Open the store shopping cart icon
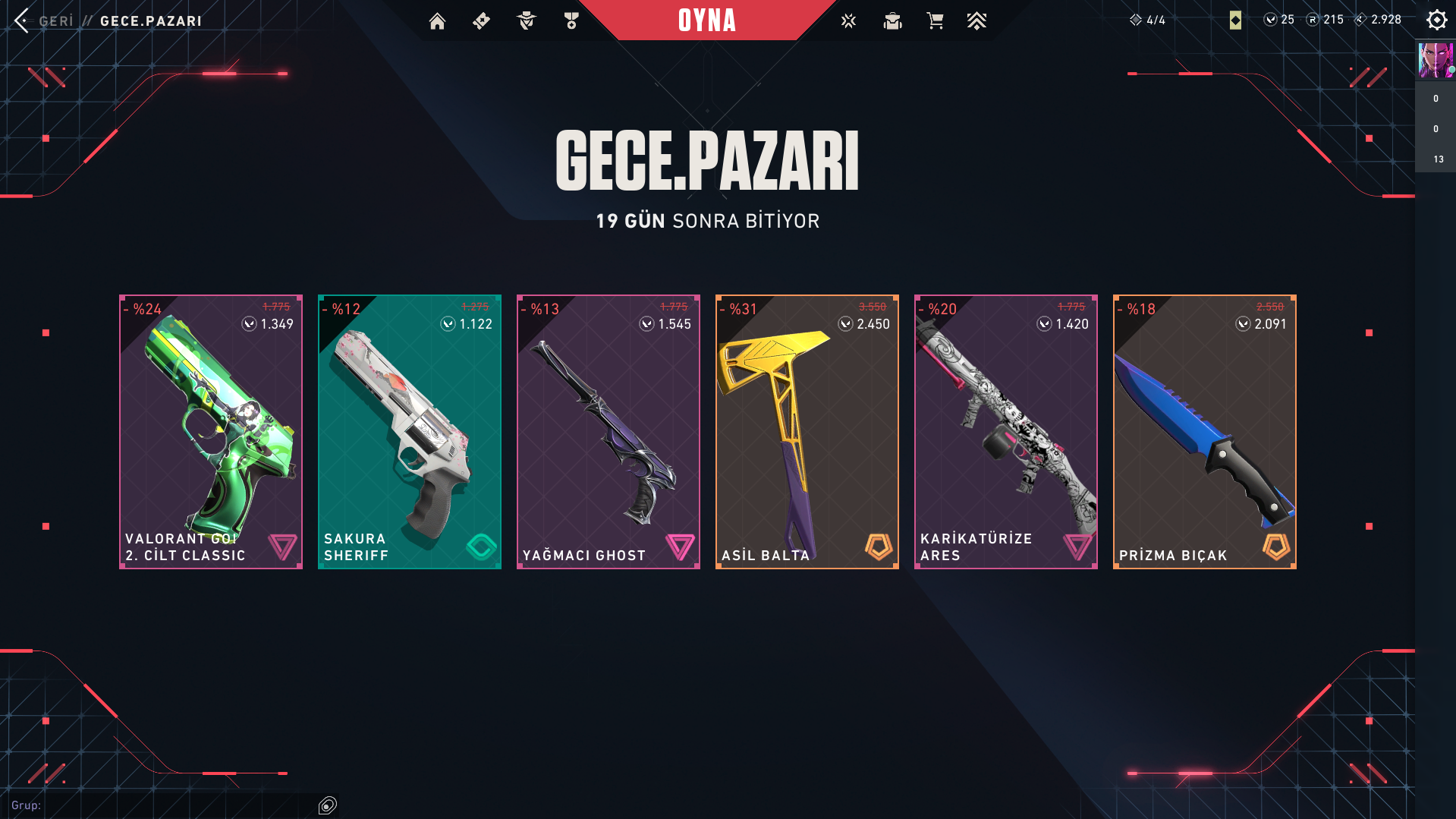Screen dimensions: 1456x819 pyautogui.click(x=935, y=21)
